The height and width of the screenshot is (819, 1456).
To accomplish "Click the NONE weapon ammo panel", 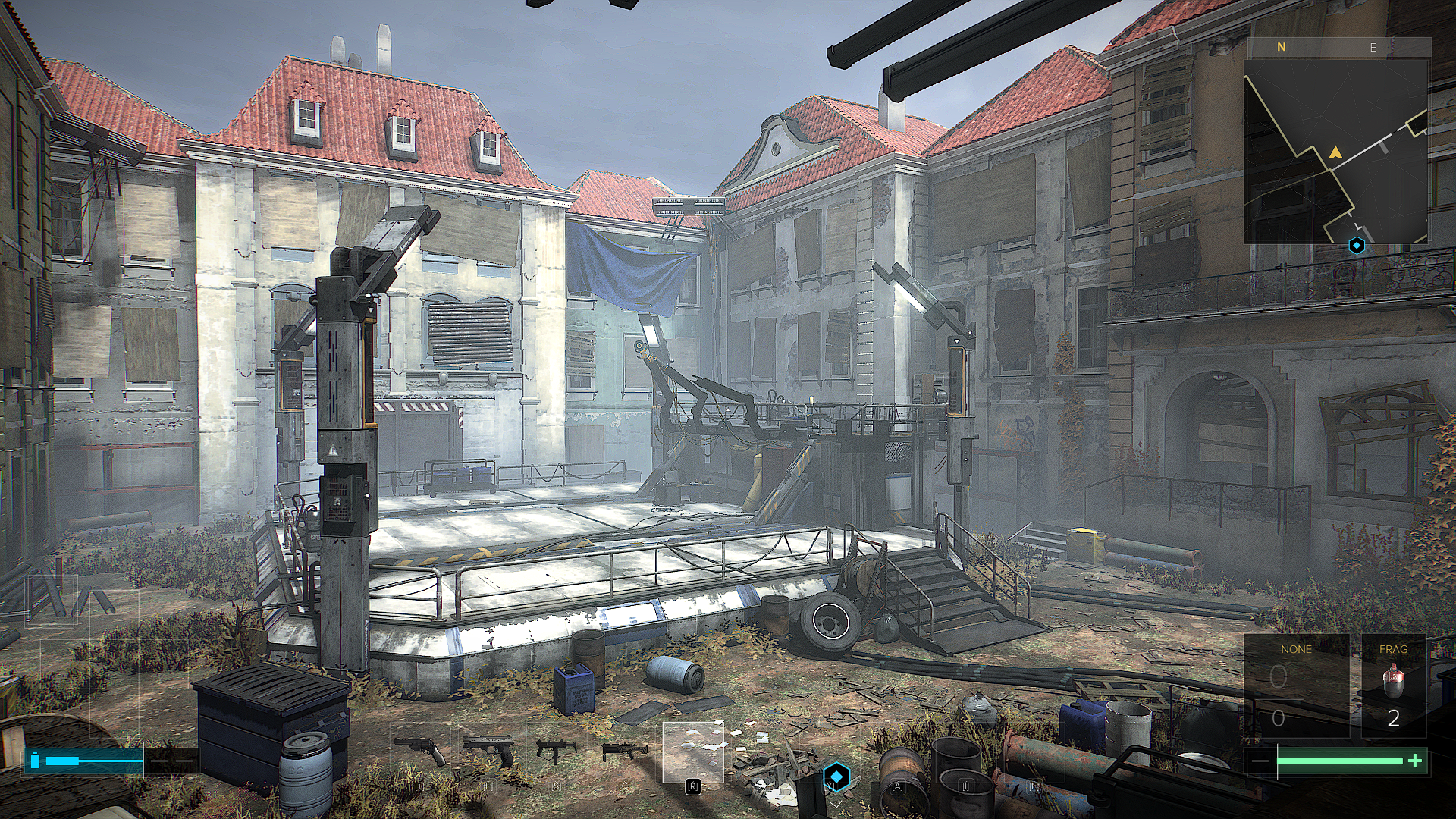I will 1296,686.
